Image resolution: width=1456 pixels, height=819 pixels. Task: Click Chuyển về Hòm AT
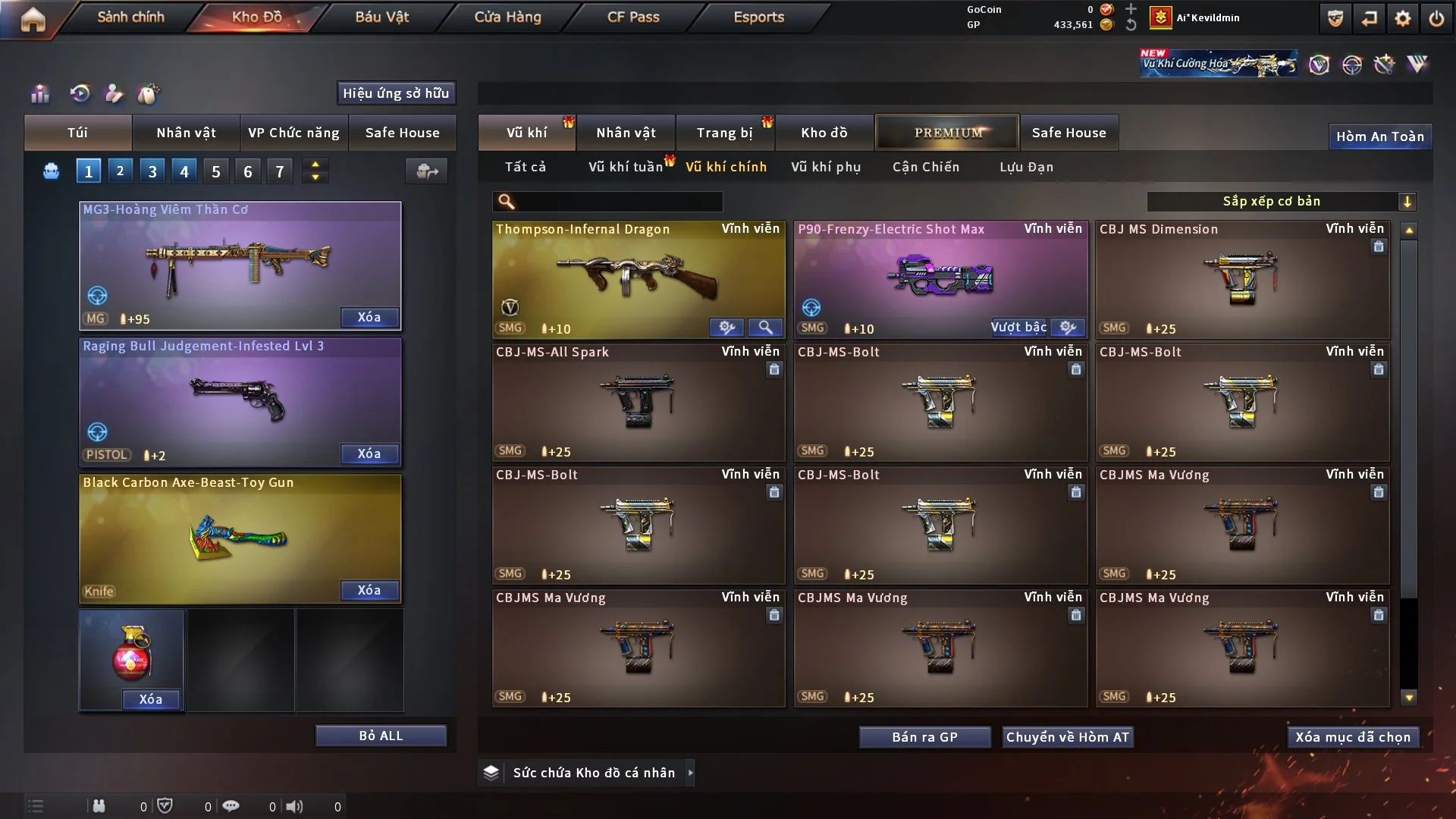click(1068, 737)
